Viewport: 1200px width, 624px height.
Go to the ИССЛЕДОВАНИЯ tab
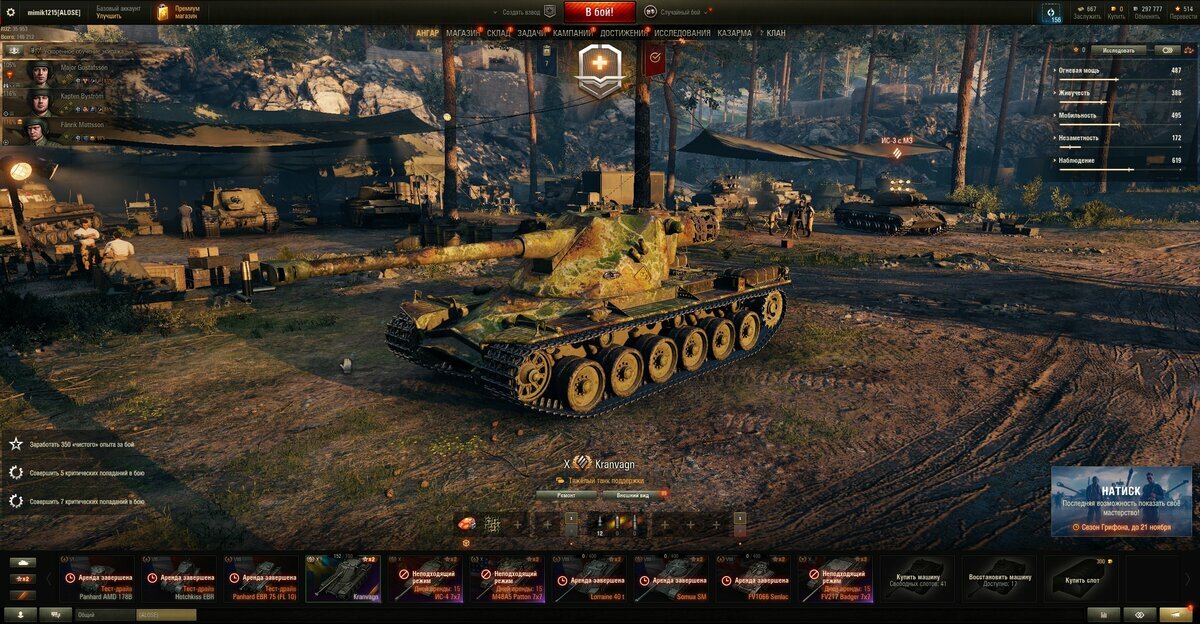(x=683, y=33)
